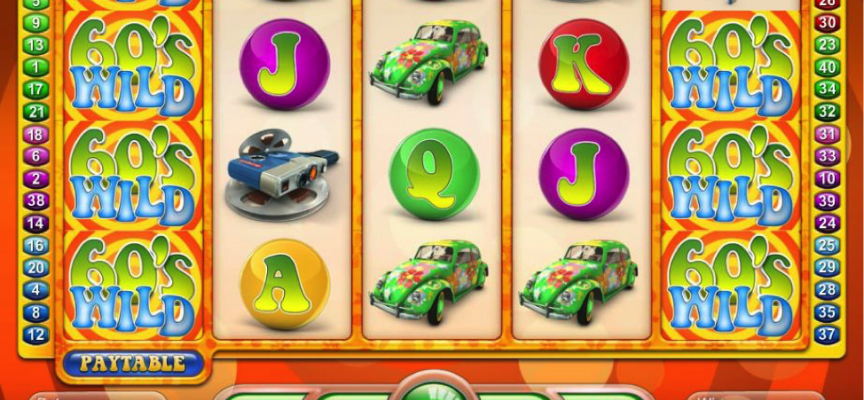Highlight payline 21
The height and width of the screenshot is (400, 864).
pyautogui.click(x=35, y=112)
